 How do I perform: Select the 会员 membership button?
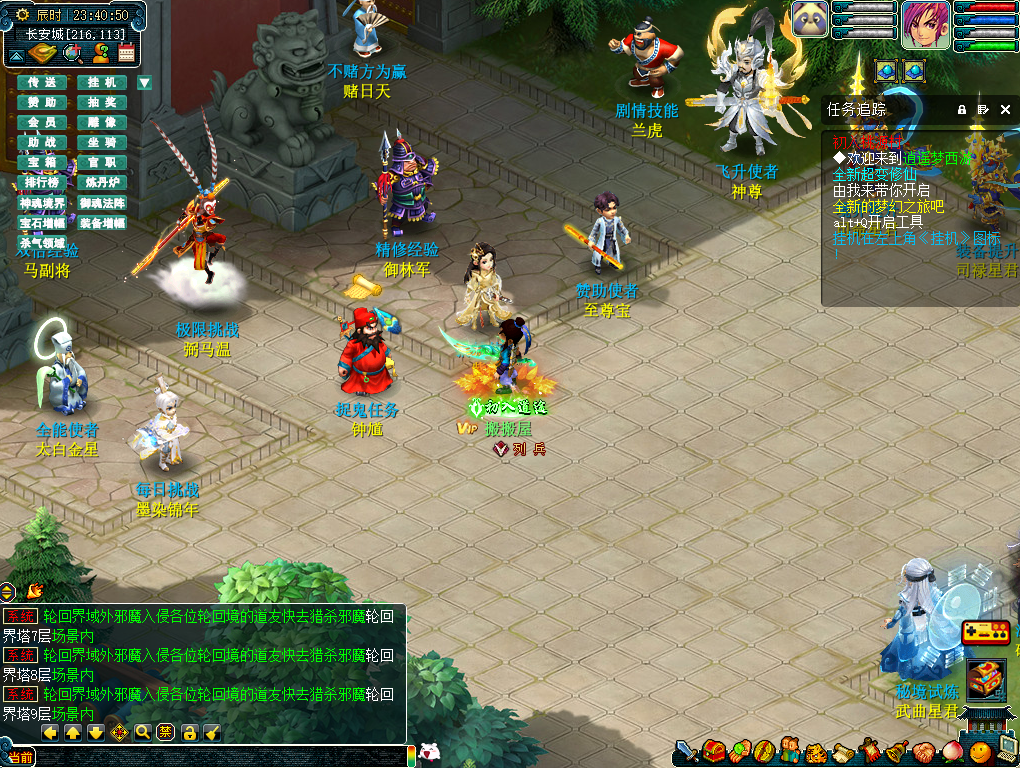42,122
